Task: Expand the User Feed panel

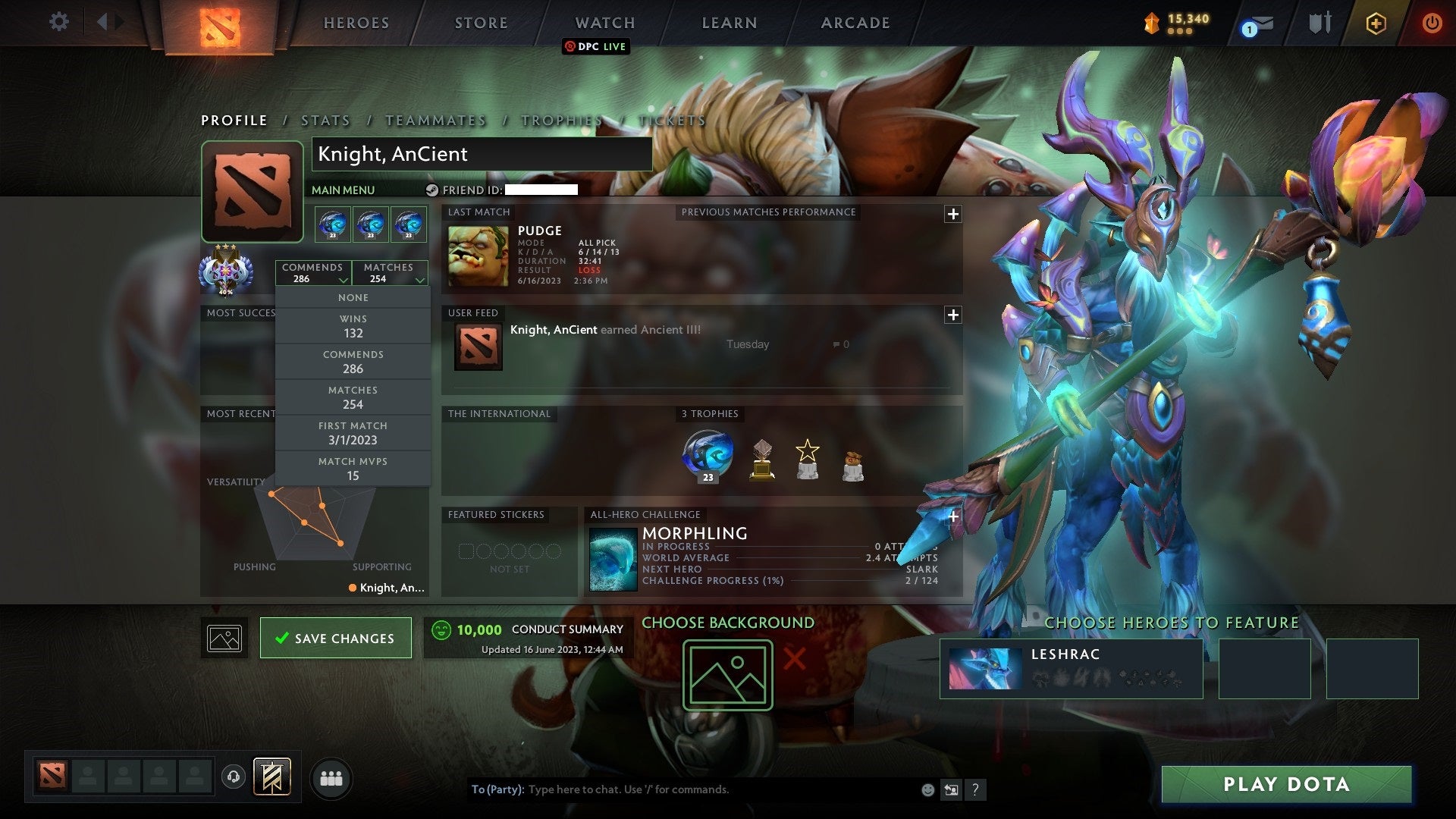Action: pyautogui.click(x=952, y=315)
